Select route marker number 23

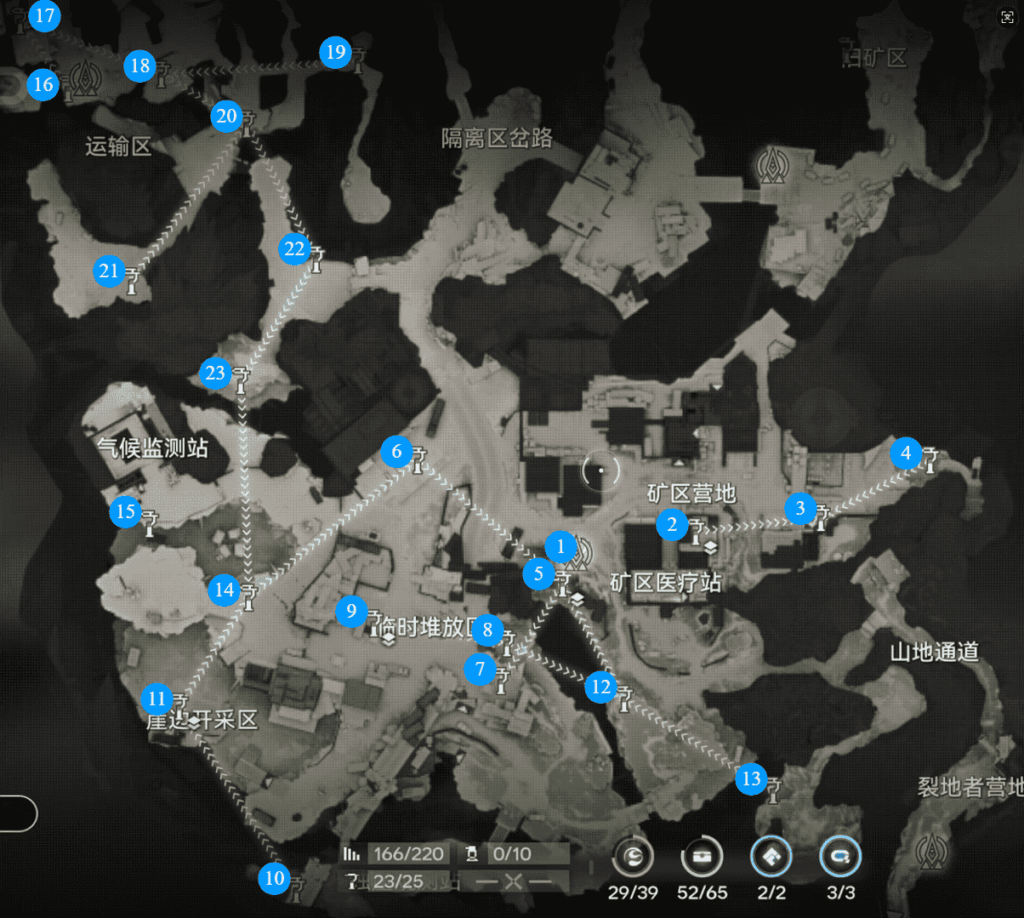pyautogui.click(x=215, y=372)
